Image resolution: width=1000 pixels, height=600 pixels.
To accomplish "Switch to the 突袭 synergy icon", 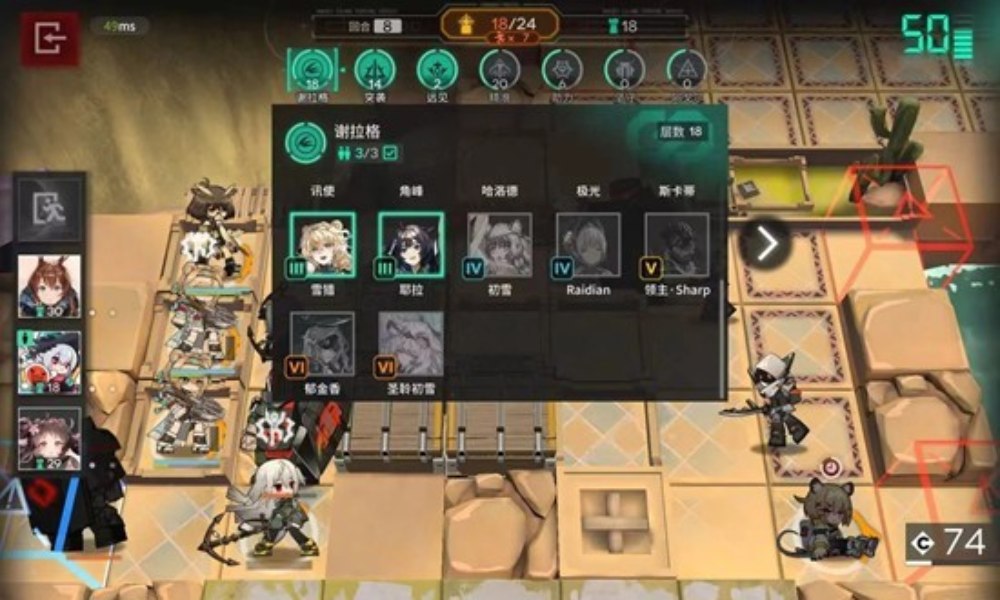I will coord(375,70).
